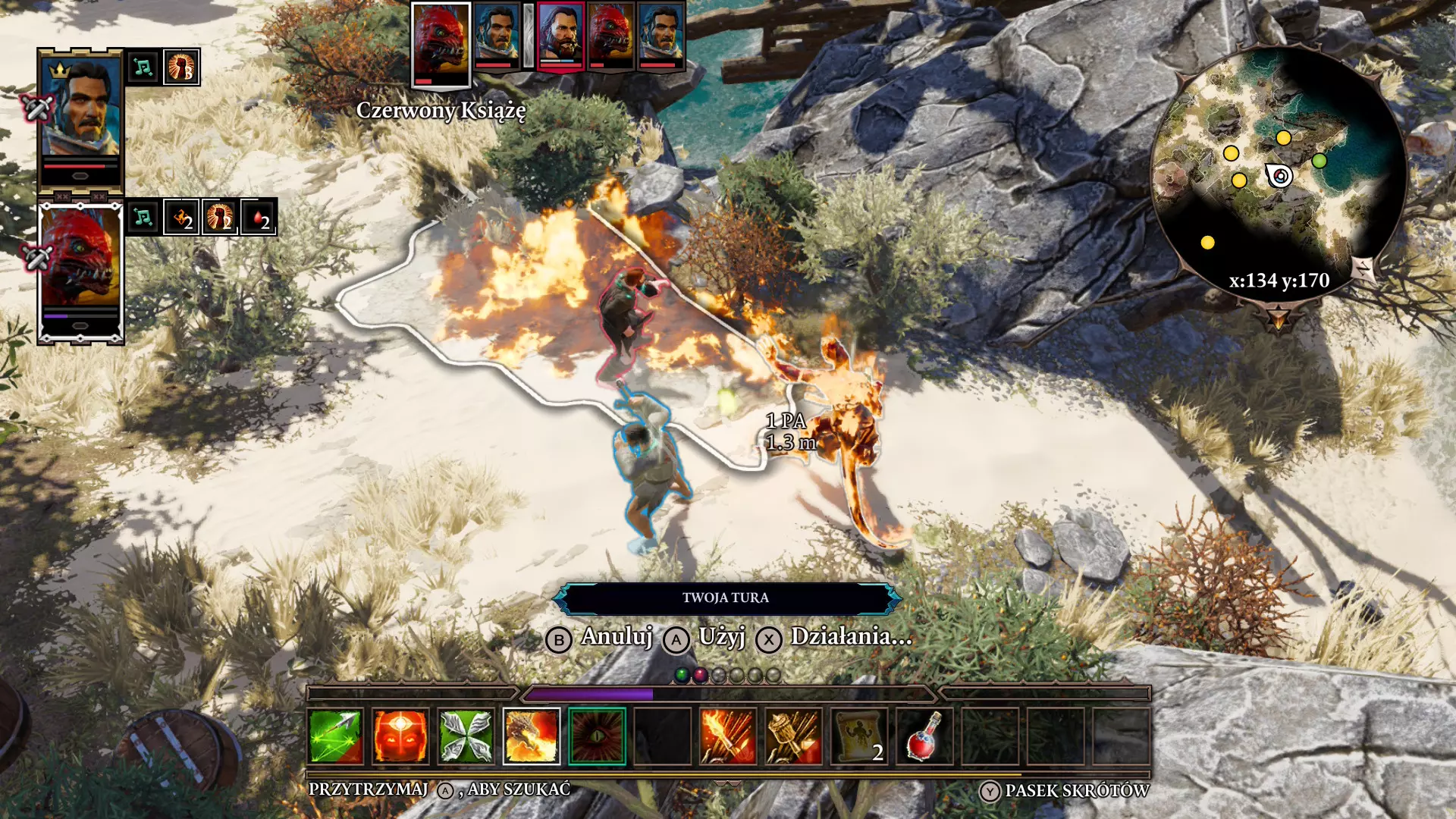Check the lizard's music note status icon

click(143, 218)
